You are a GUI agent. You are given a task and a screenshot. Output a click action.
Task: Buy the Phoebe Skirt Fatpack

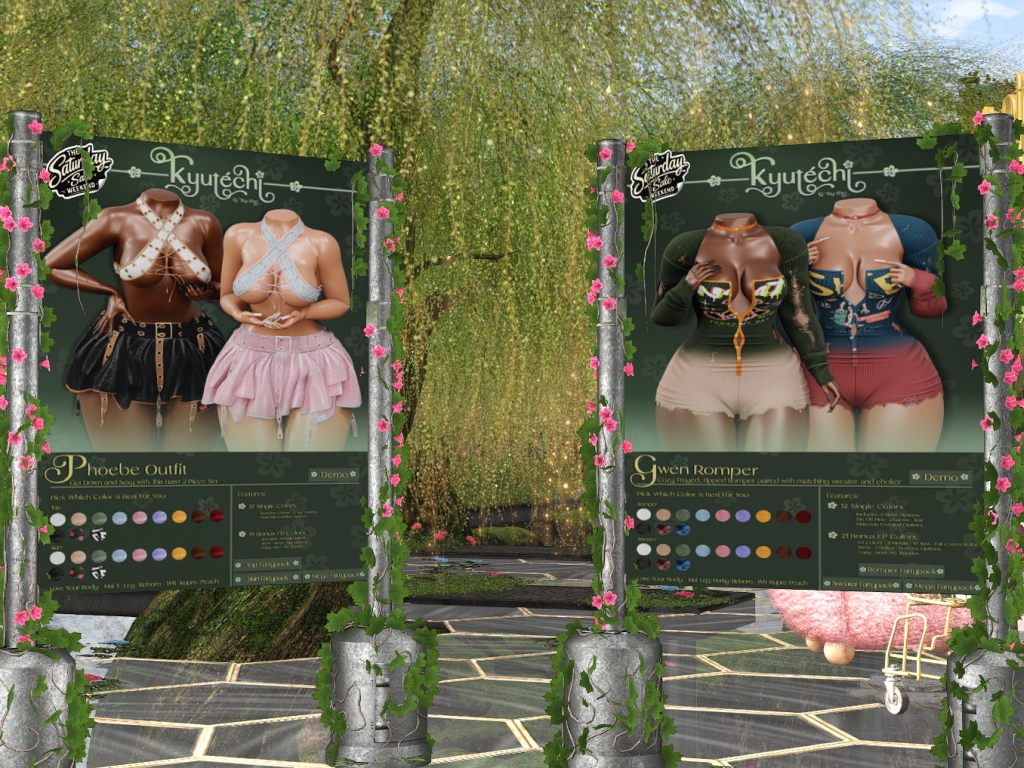tap(266, 578)
